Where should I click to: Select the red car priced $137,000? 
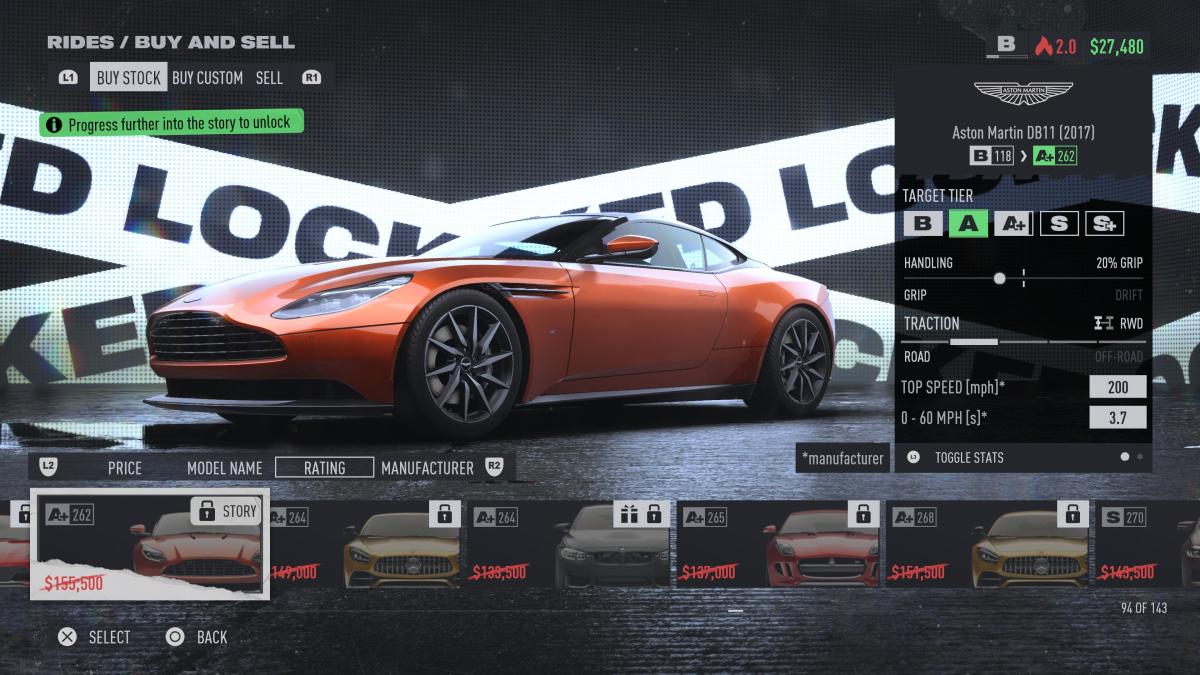(x=778, y=544)
